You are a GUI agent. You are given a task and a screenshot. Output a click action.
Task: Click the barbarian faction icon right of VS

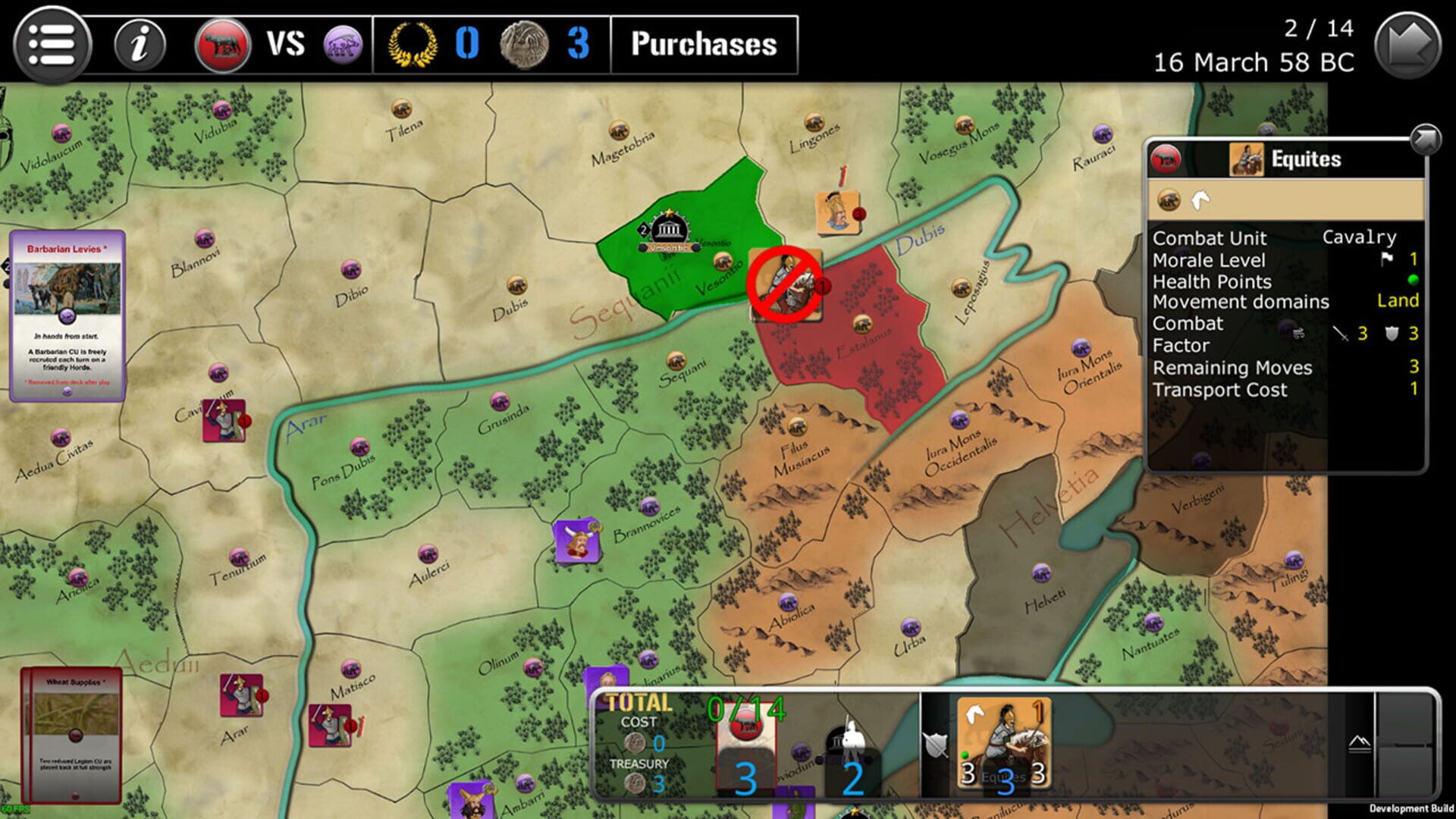tap(342, 44)
